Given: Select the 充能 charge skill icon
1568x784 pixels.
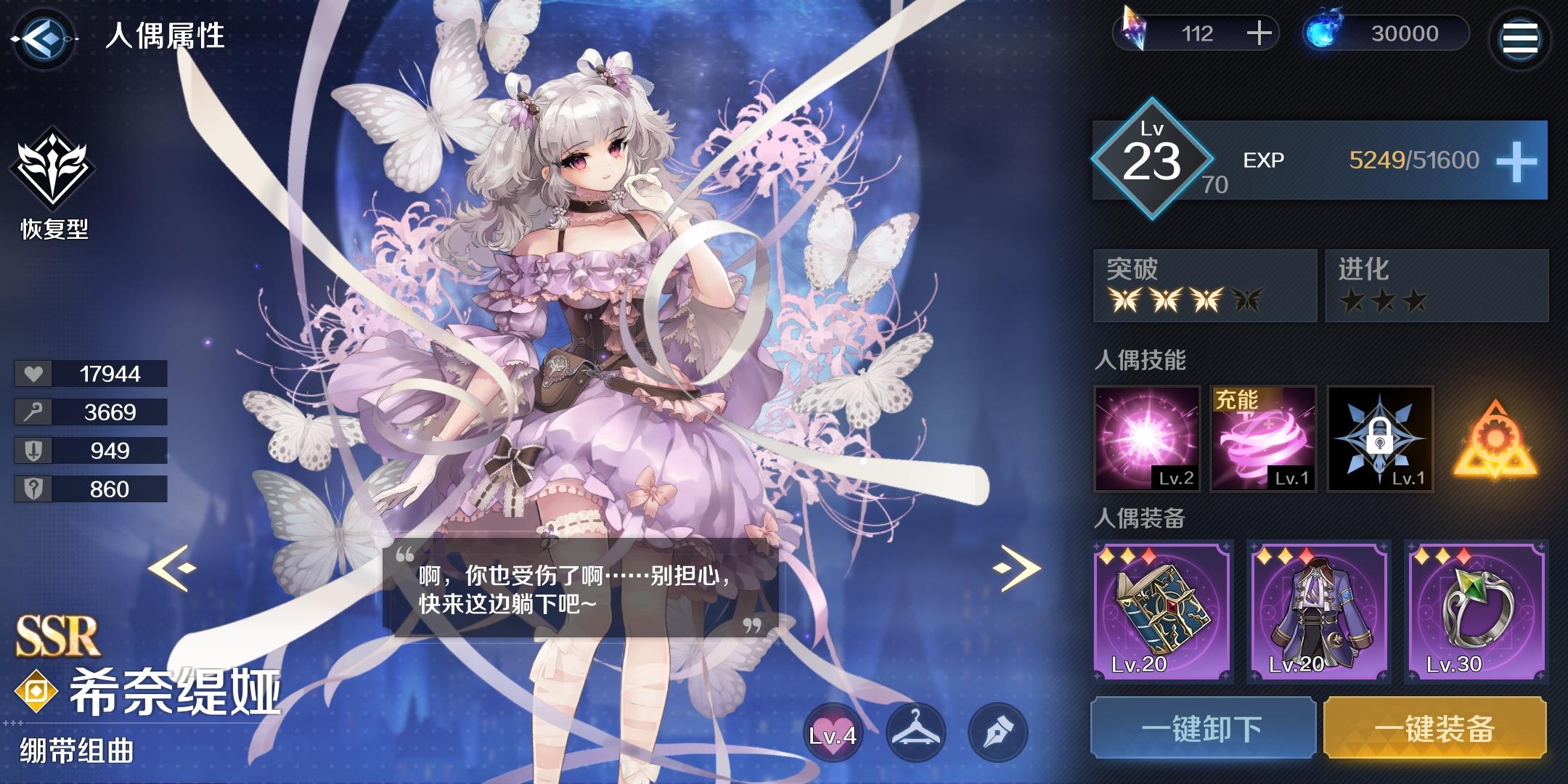Looking at the screenshot, I should 1265,439.
